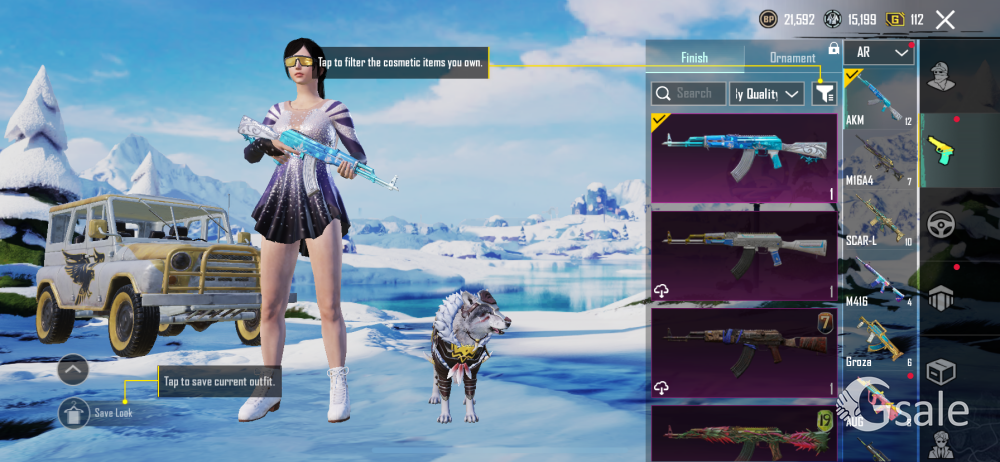Open the Quality sort dropdown
The image size is (1000, 462).
pyautogui.click(x=767, y=94)
